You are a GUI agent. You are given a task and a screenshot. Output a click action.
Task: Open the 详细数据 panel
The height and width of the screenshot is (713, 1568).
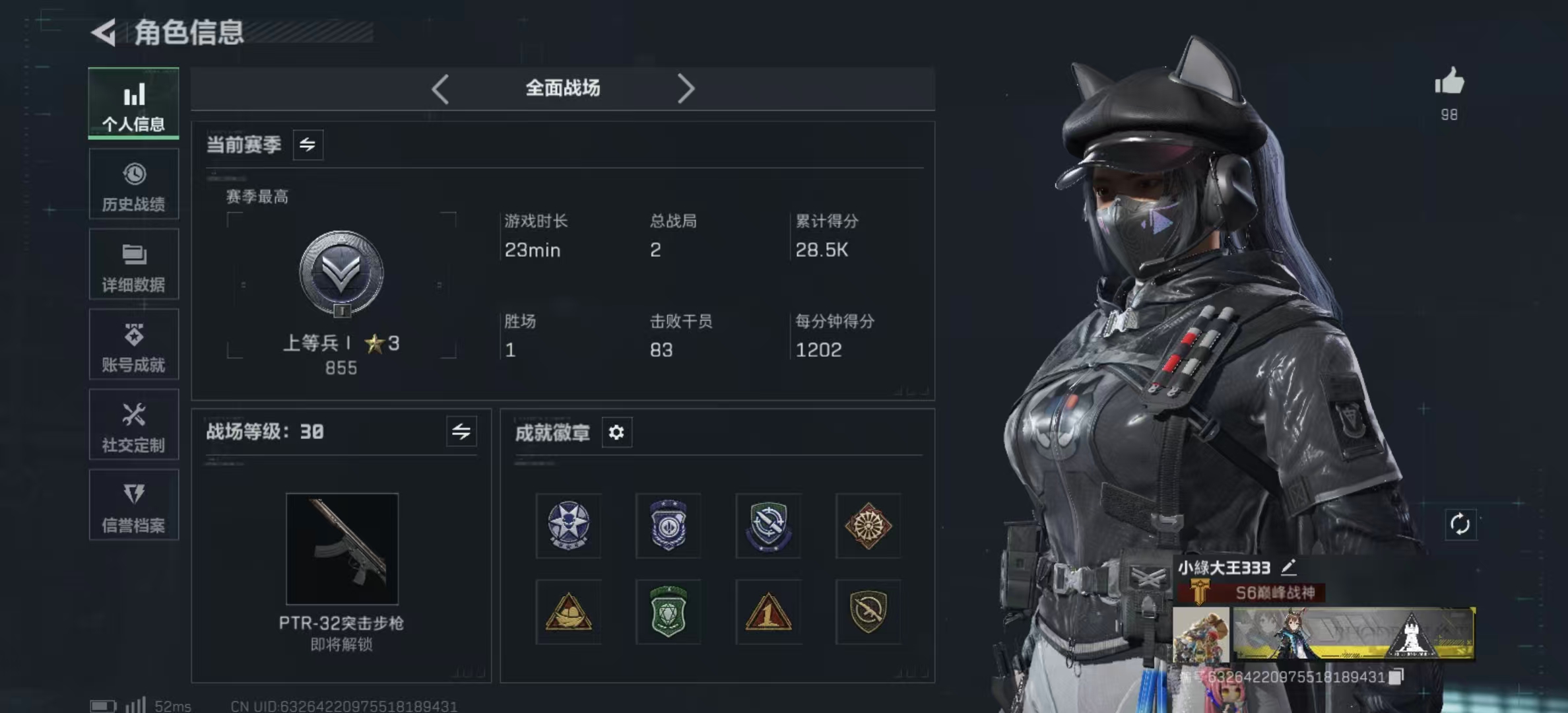(x=134, y=264)
